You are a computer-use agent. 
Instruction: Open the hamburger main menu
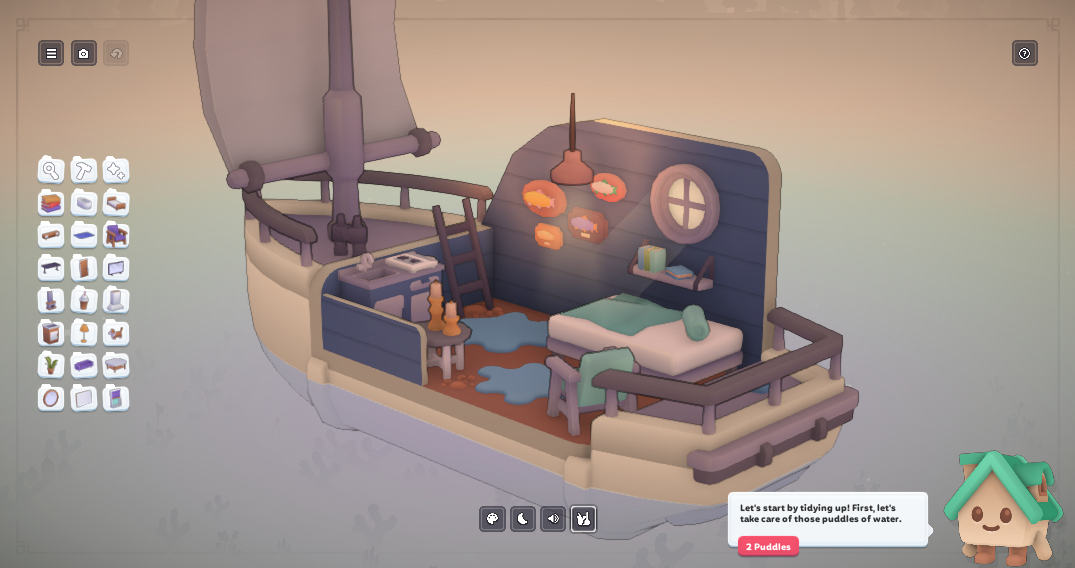coord(51,53)
